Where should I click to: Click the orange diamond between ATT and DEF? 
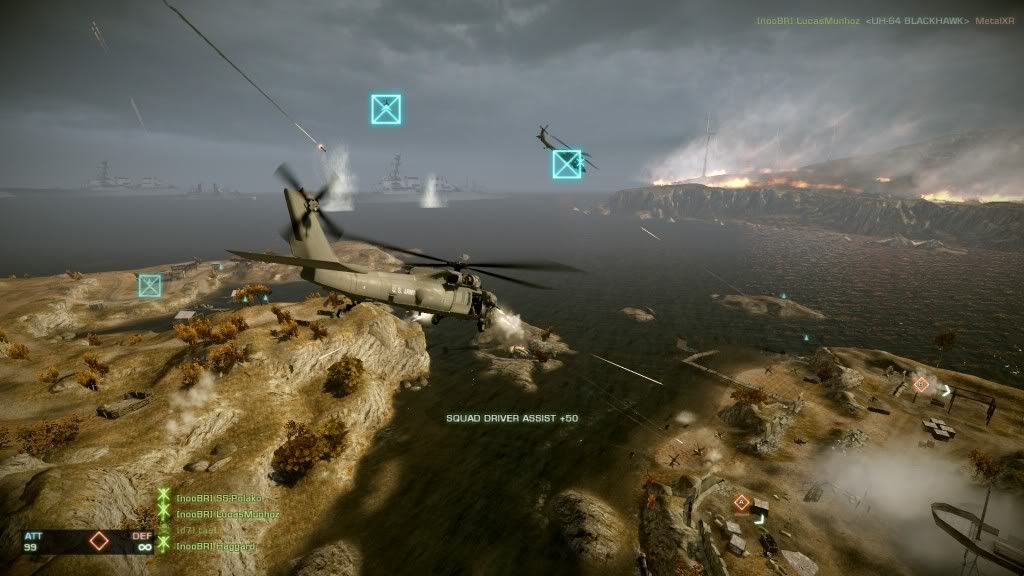(98, 541)
